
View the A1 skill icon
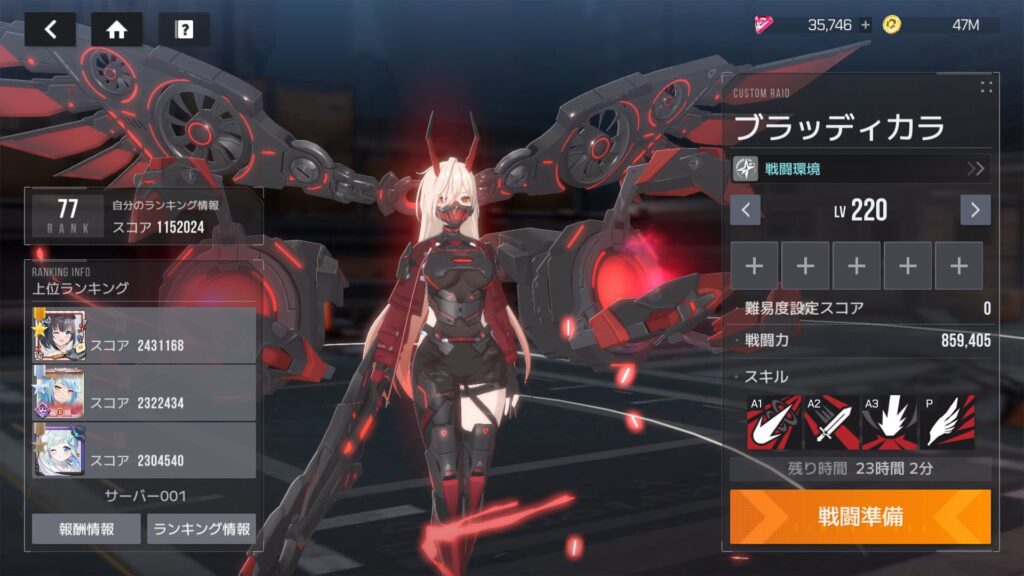(774, 421)
